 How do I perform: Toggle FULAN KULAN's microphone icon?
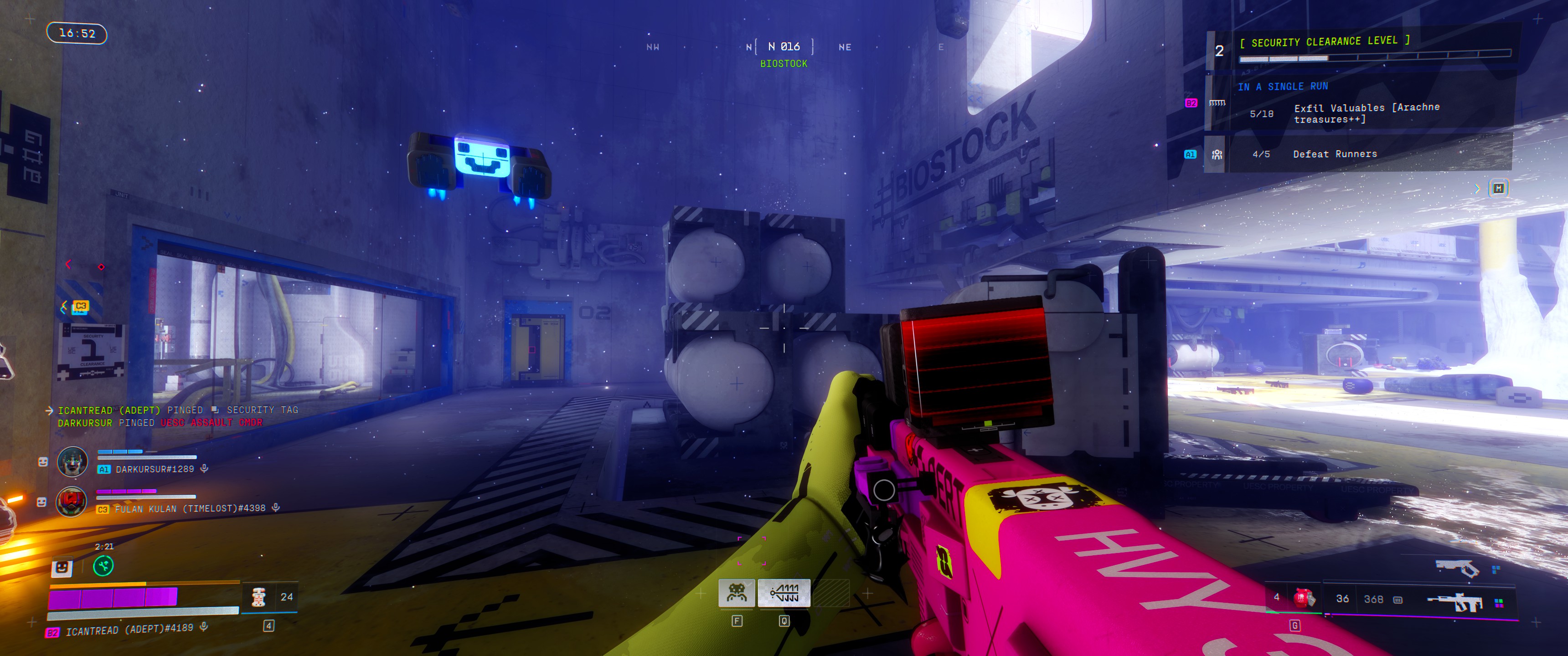[x=276, y=507]
